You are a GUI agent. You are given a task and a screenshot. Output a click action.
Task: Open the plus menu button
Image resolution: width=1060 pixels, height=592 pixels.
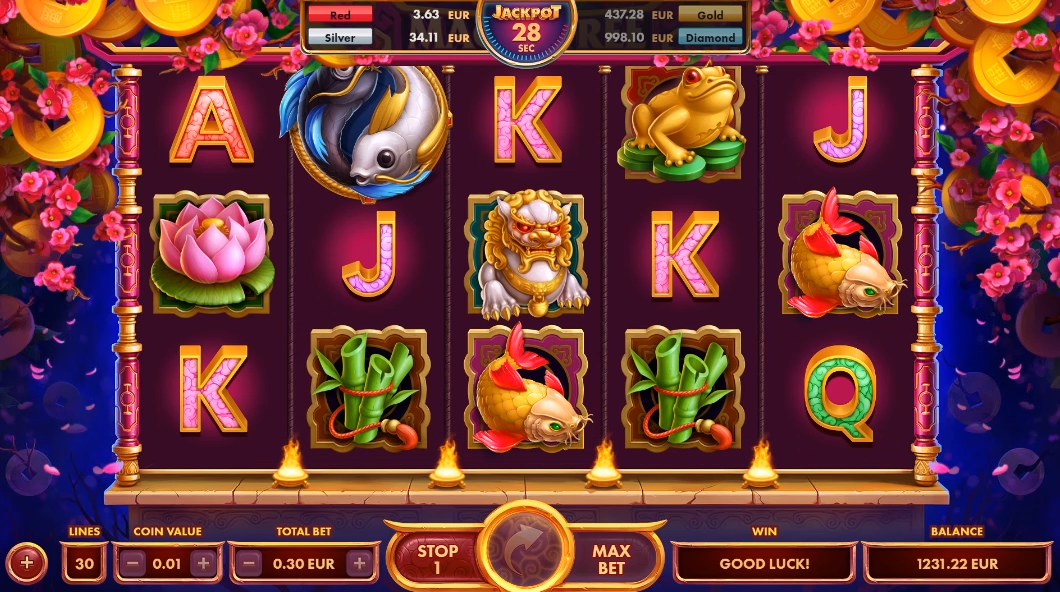click(x=27, y=563)
